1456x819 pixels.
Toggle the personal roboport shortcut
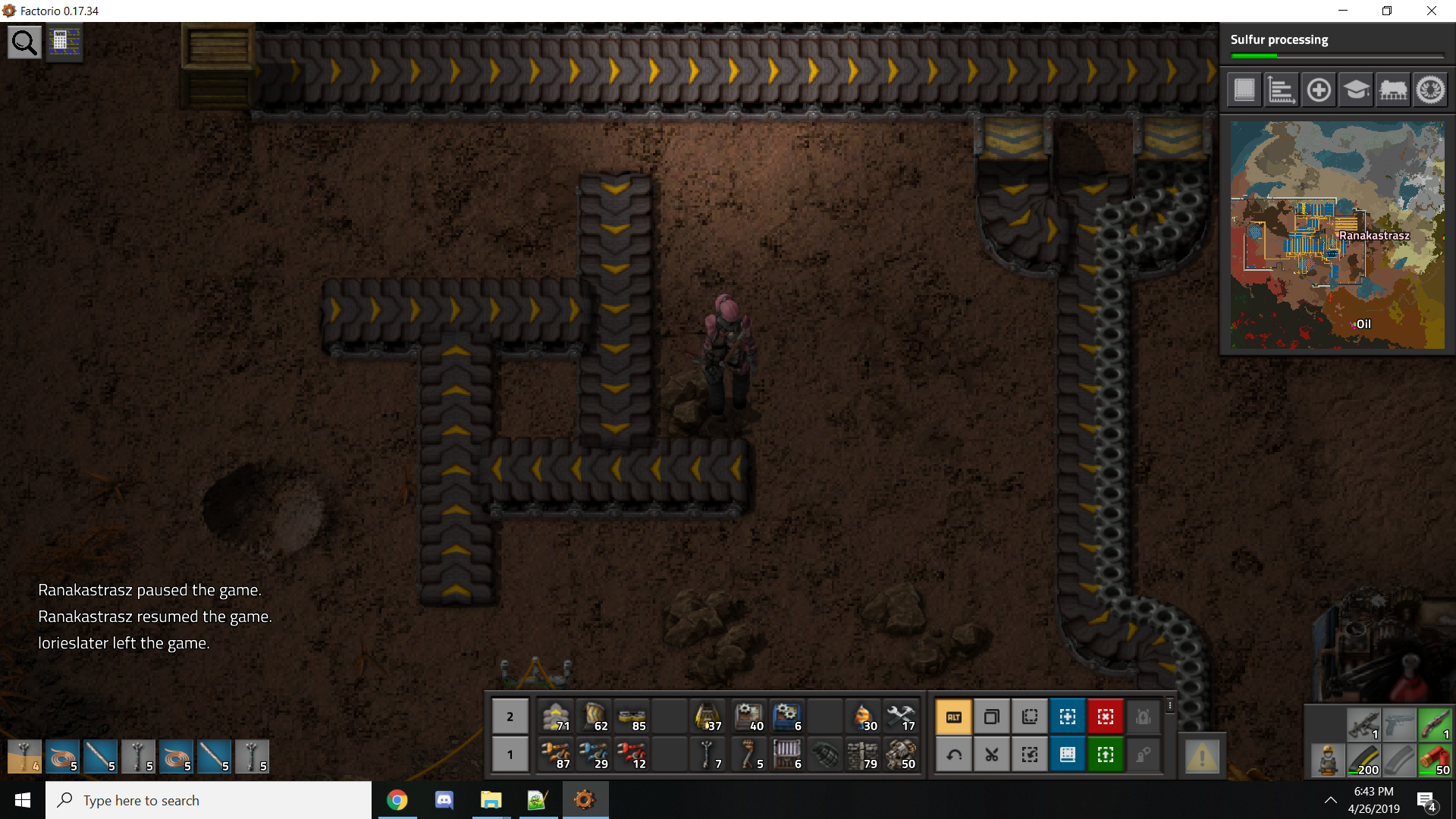point(1143,716)
